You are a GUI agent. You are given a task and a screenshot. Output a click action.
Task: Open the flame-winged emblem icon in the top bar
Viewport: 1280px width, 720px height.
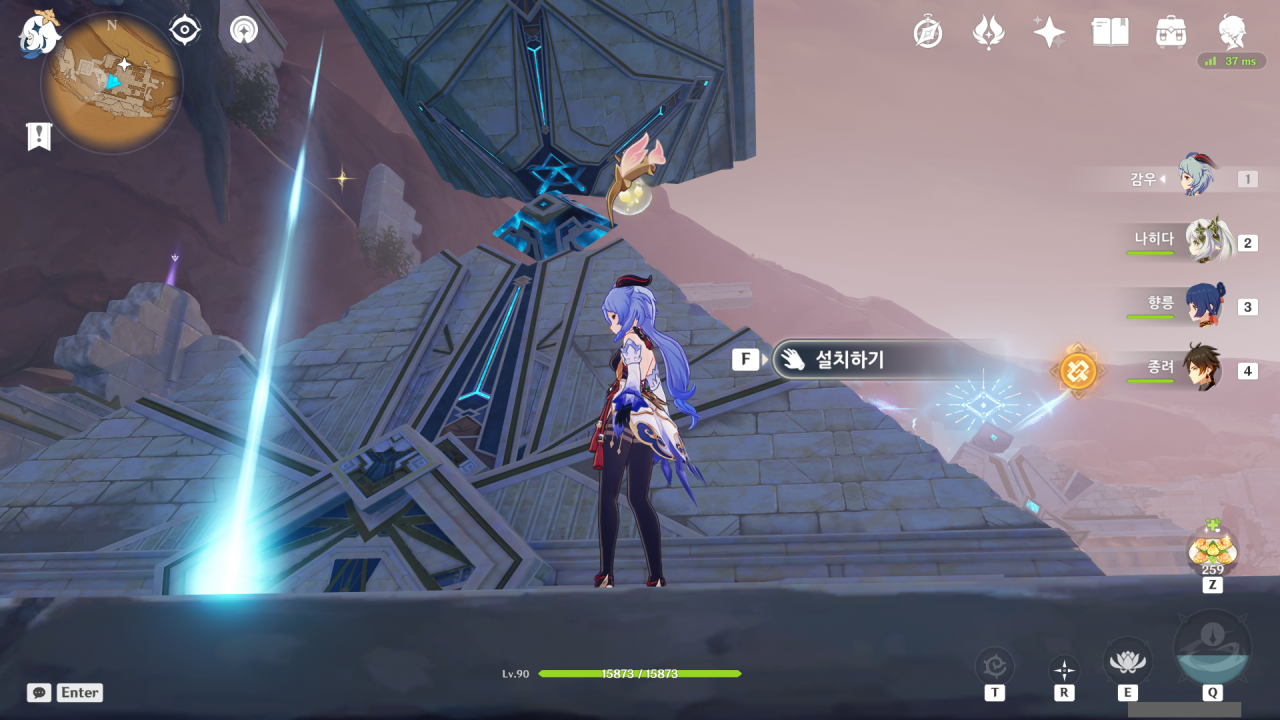pos(988,33)
